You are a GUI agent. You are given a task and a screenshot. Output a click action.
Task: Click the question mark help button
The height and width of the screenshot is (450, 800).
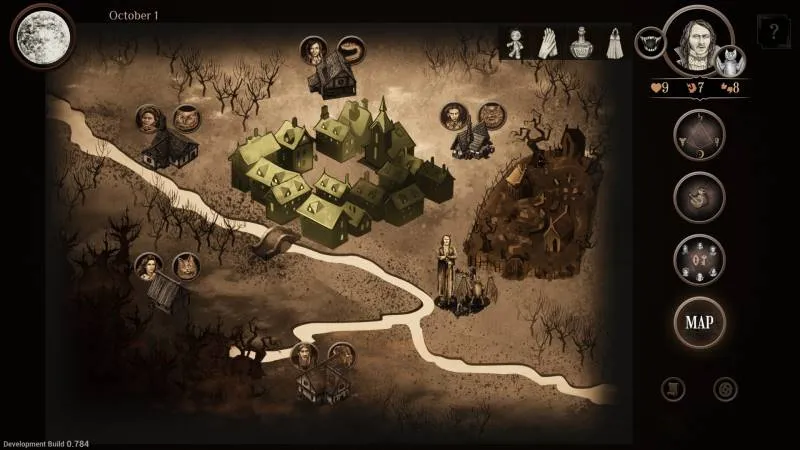773,33
